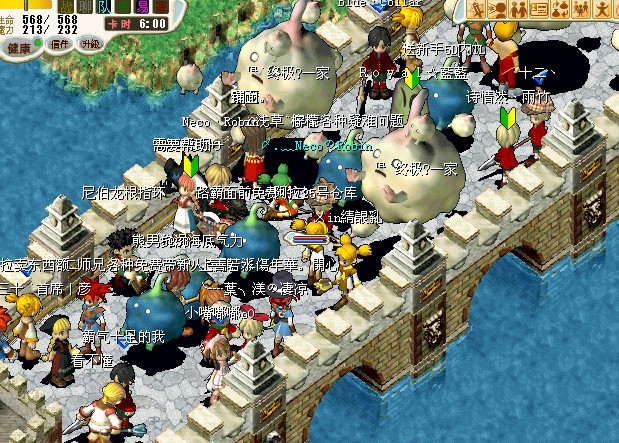619x443 pixels.
Task: Toggle the 易 trade mode tab
Action: (x=140, y=6)
